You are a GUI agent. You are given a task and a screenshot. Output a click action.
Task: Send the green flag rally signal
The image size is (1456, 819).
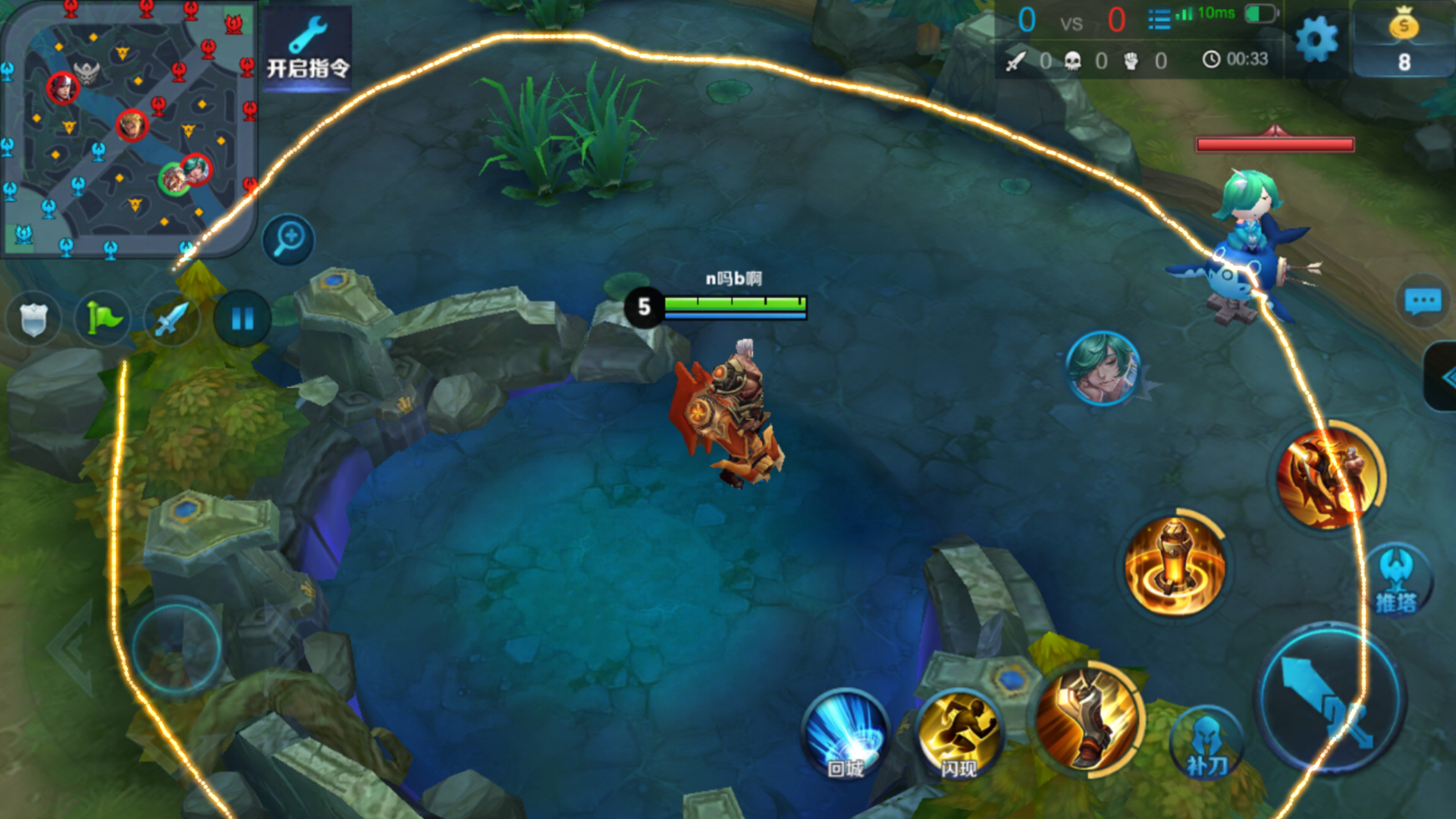103,318
